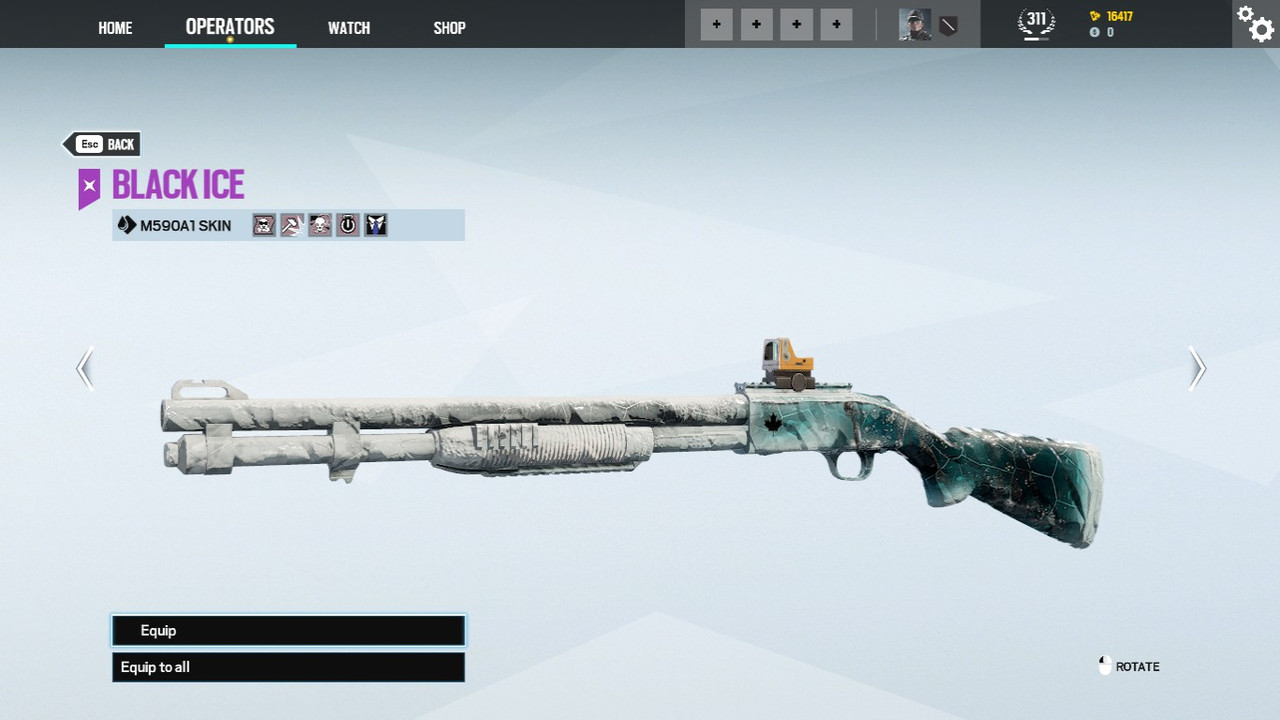
Task: Go to the Home tab
Action: [x=115, y=28]
